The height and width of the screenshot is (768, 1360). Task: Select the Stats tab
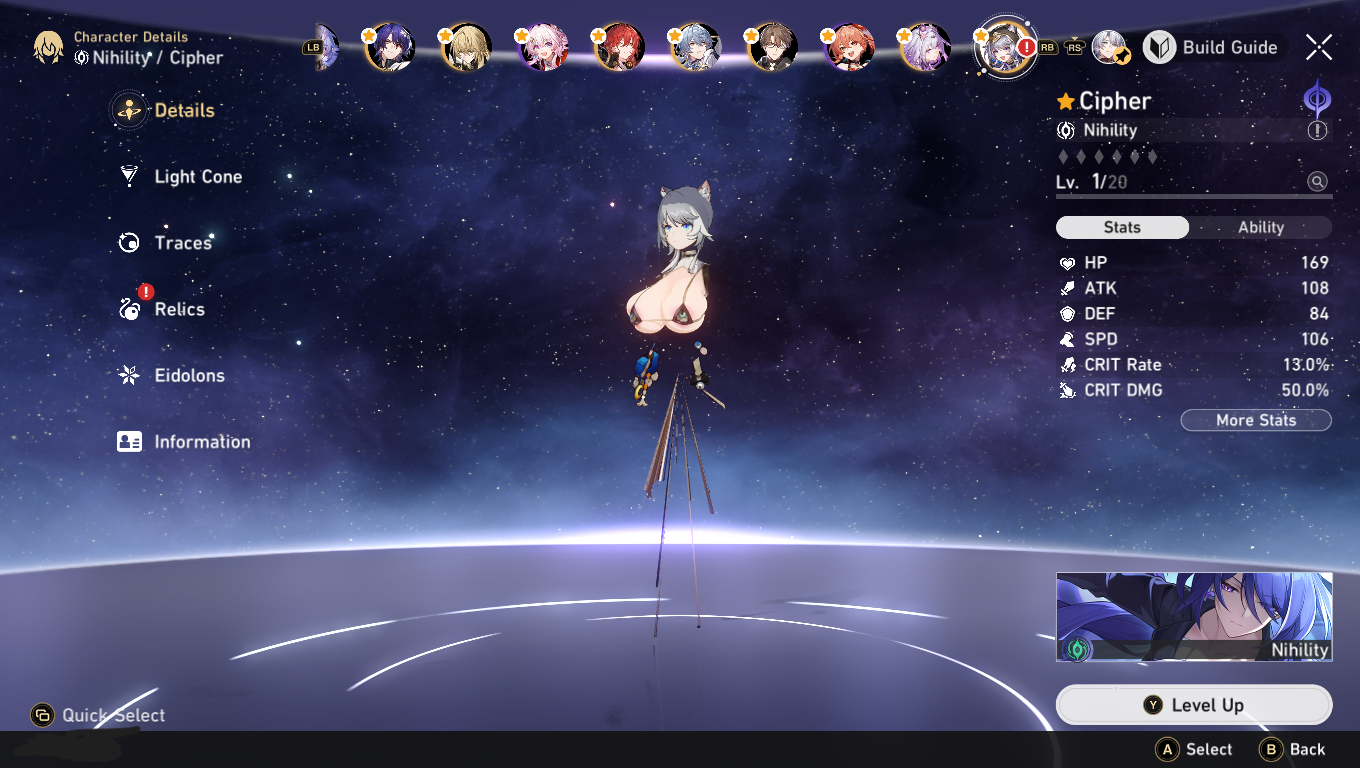(x=1122, y=227)
